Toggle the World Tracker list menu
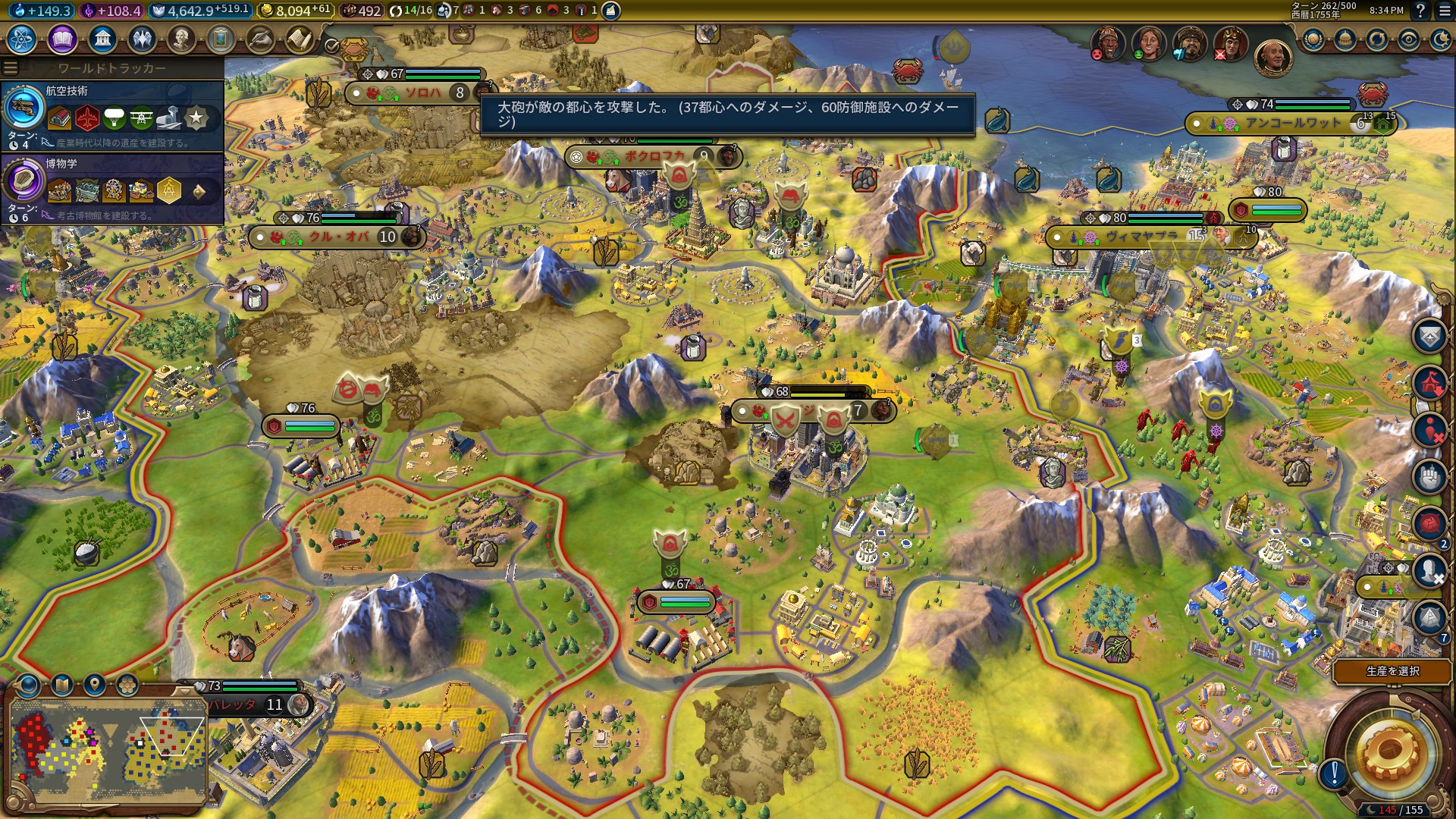The image size is (1456, 819). coord(11,68)
